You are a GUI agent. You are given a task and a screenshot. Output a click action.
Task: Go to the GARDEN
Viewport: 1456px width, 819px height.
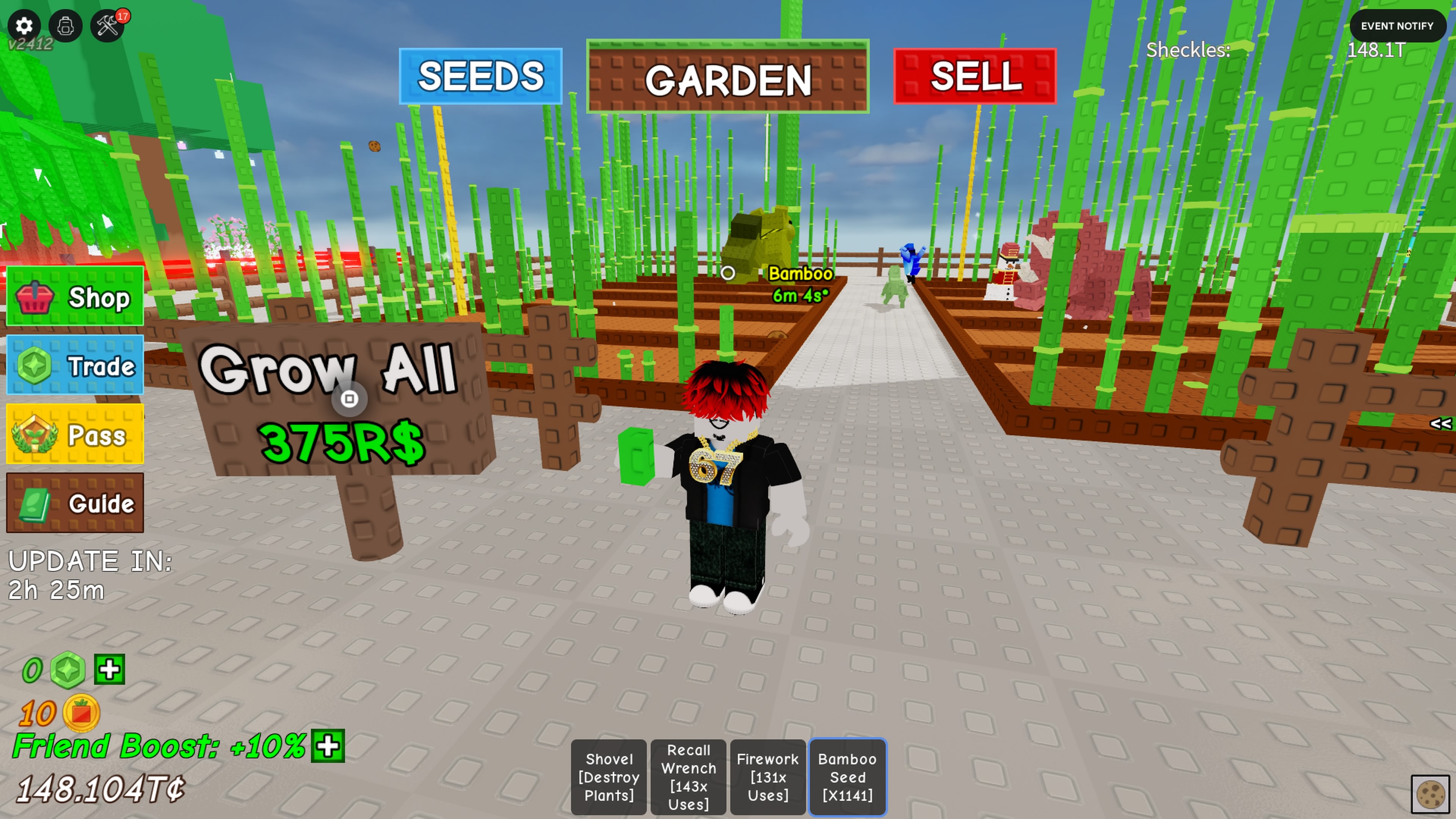pos(728,77)
